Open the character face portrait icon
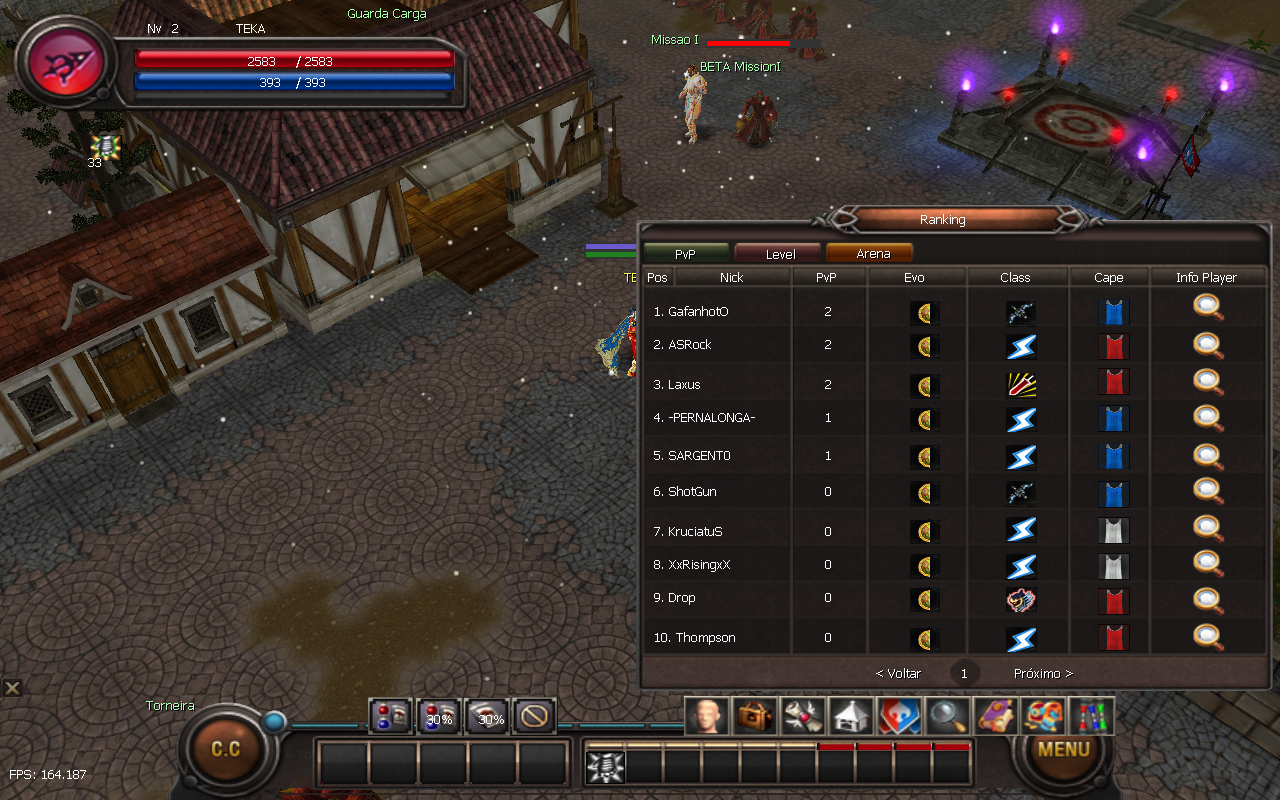 pyautogui.click(x=706, y=716)
